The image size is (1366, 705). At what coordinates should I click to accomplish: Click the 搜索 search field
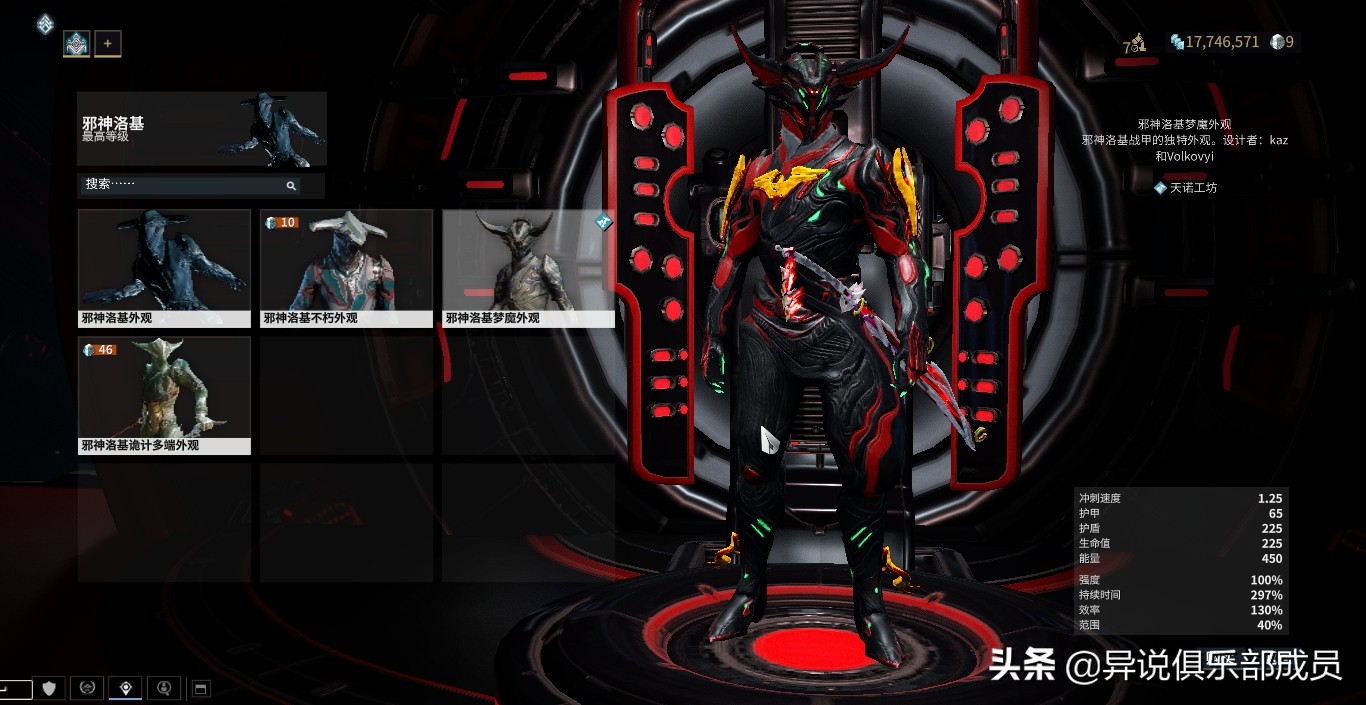[180, 185]
